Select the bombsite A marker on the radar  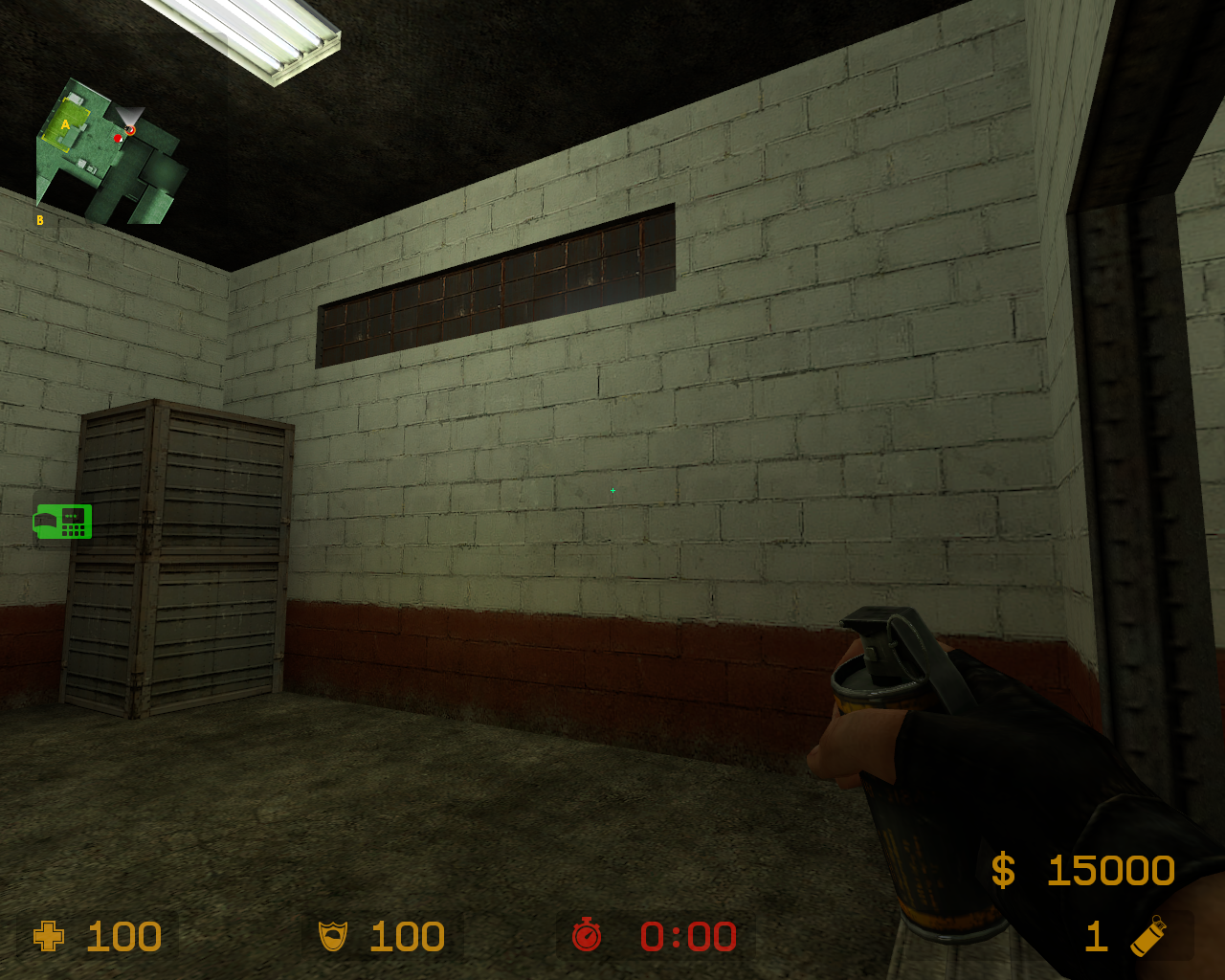(x=64, y=125)
